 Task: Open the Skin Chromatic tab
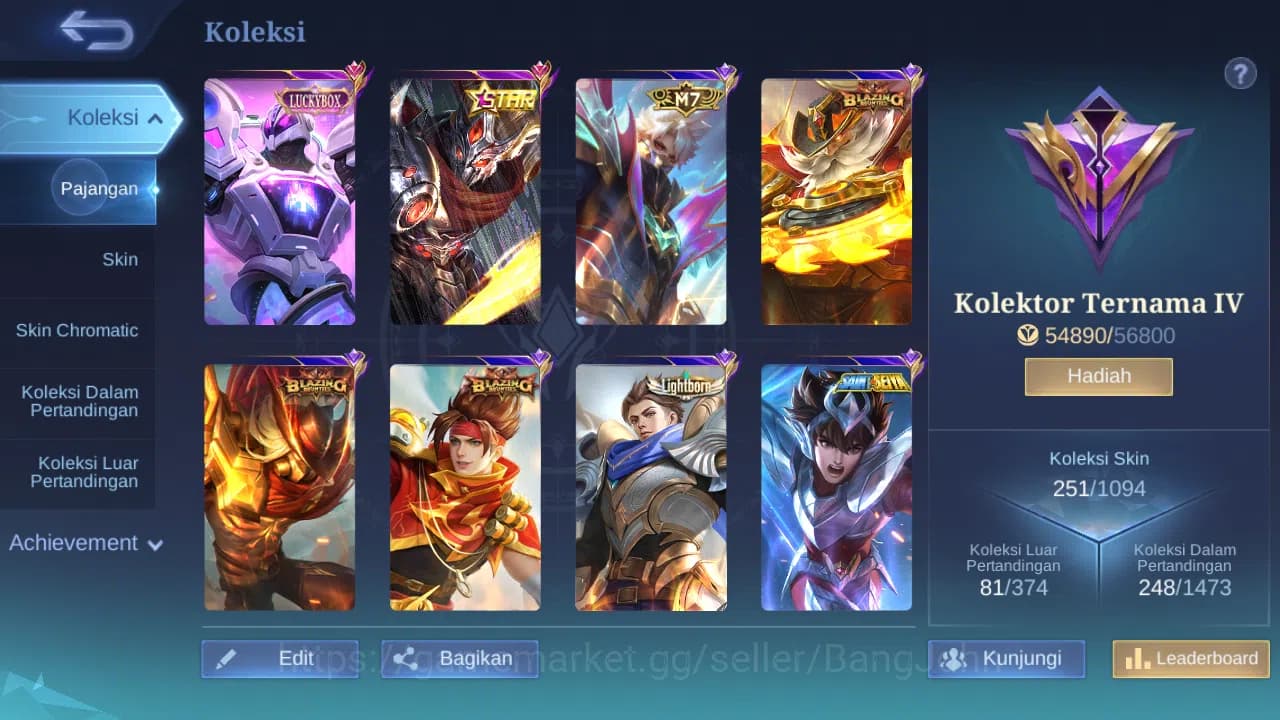tap(78, 330)
